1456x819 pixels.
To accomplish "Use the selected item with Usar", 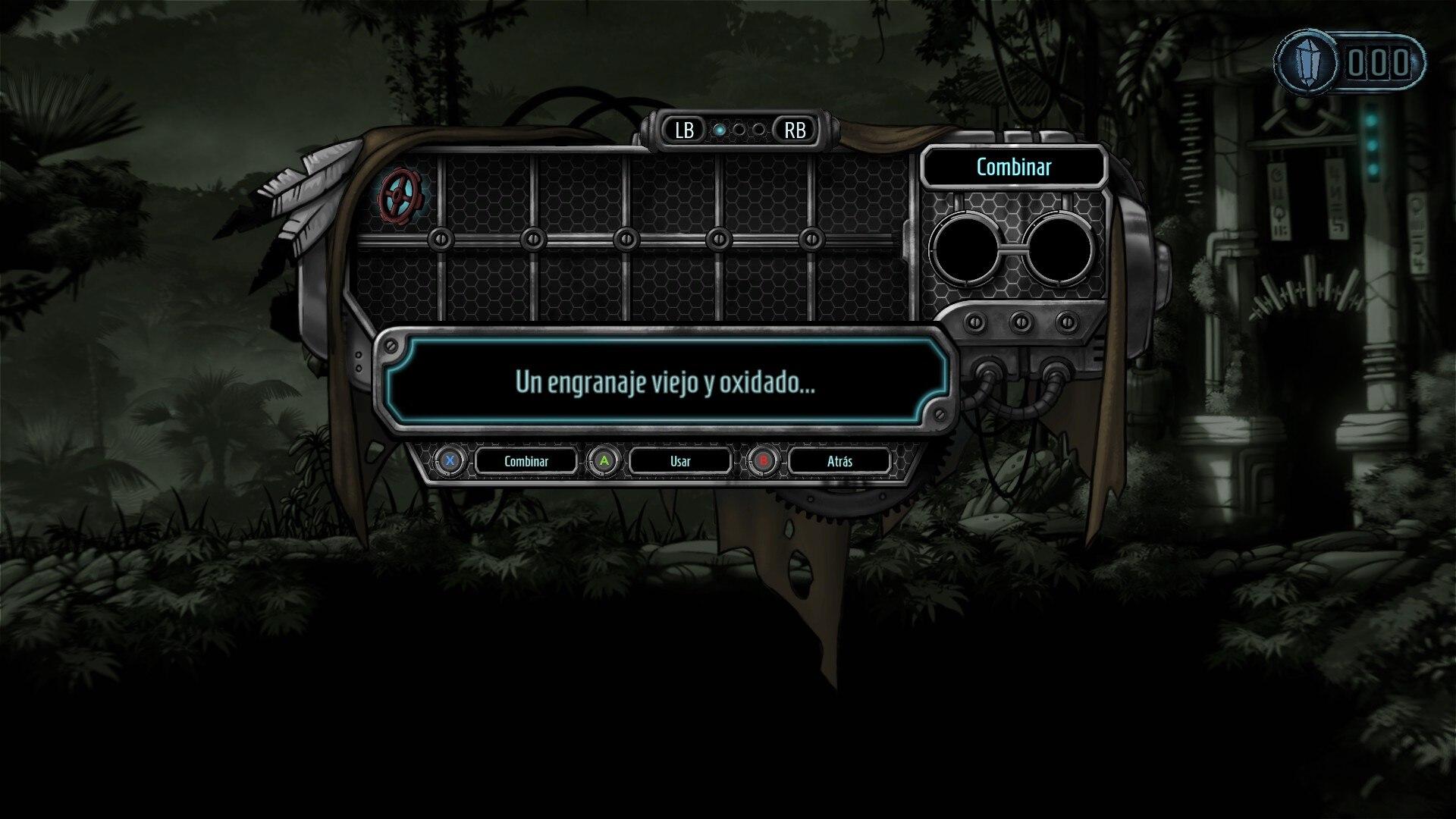I will (x=680, y=461).
